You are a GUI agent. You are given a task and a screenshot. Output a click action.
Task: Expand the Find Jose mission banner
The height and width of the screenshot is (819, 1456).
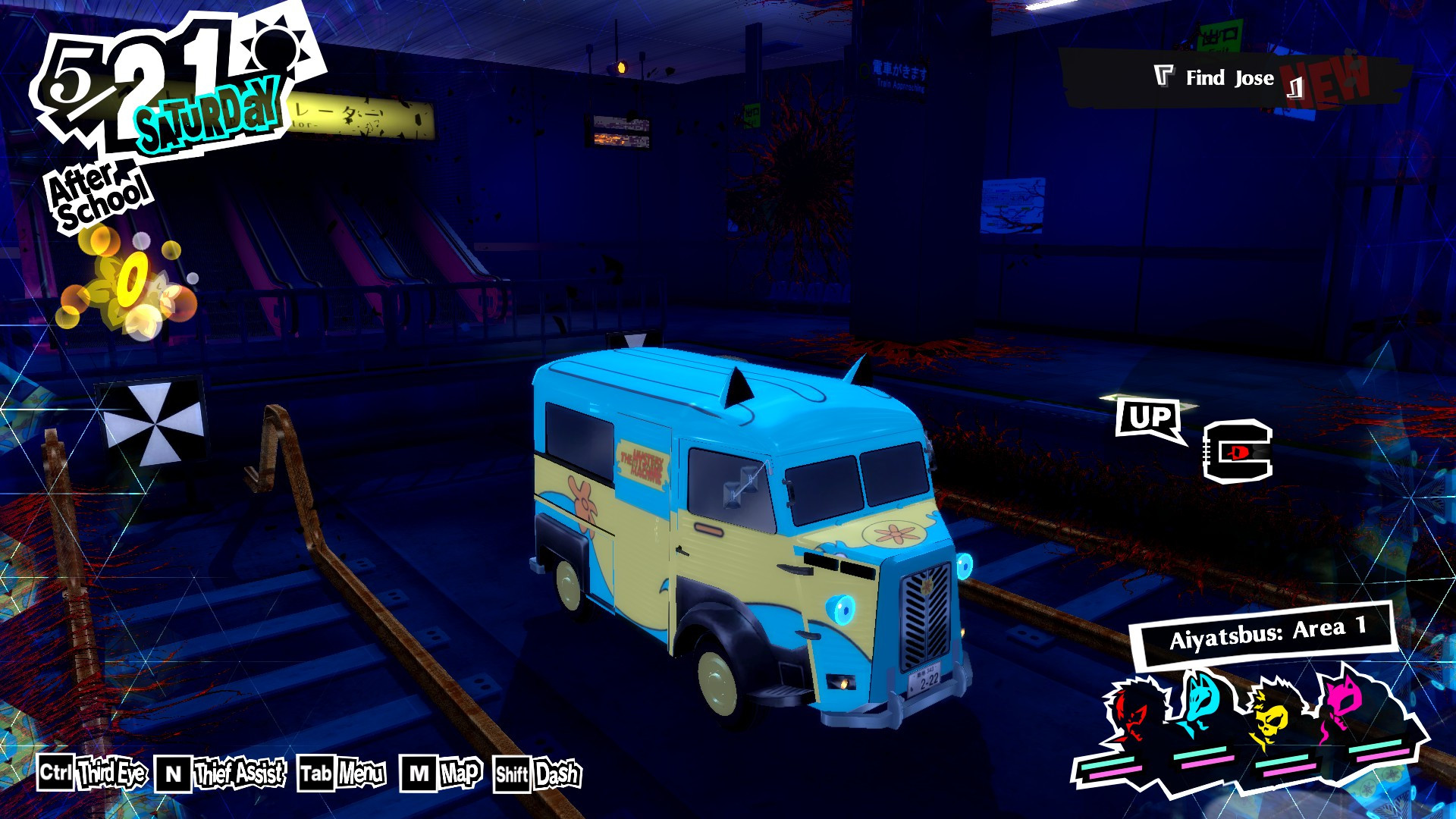click(1228, 76)
